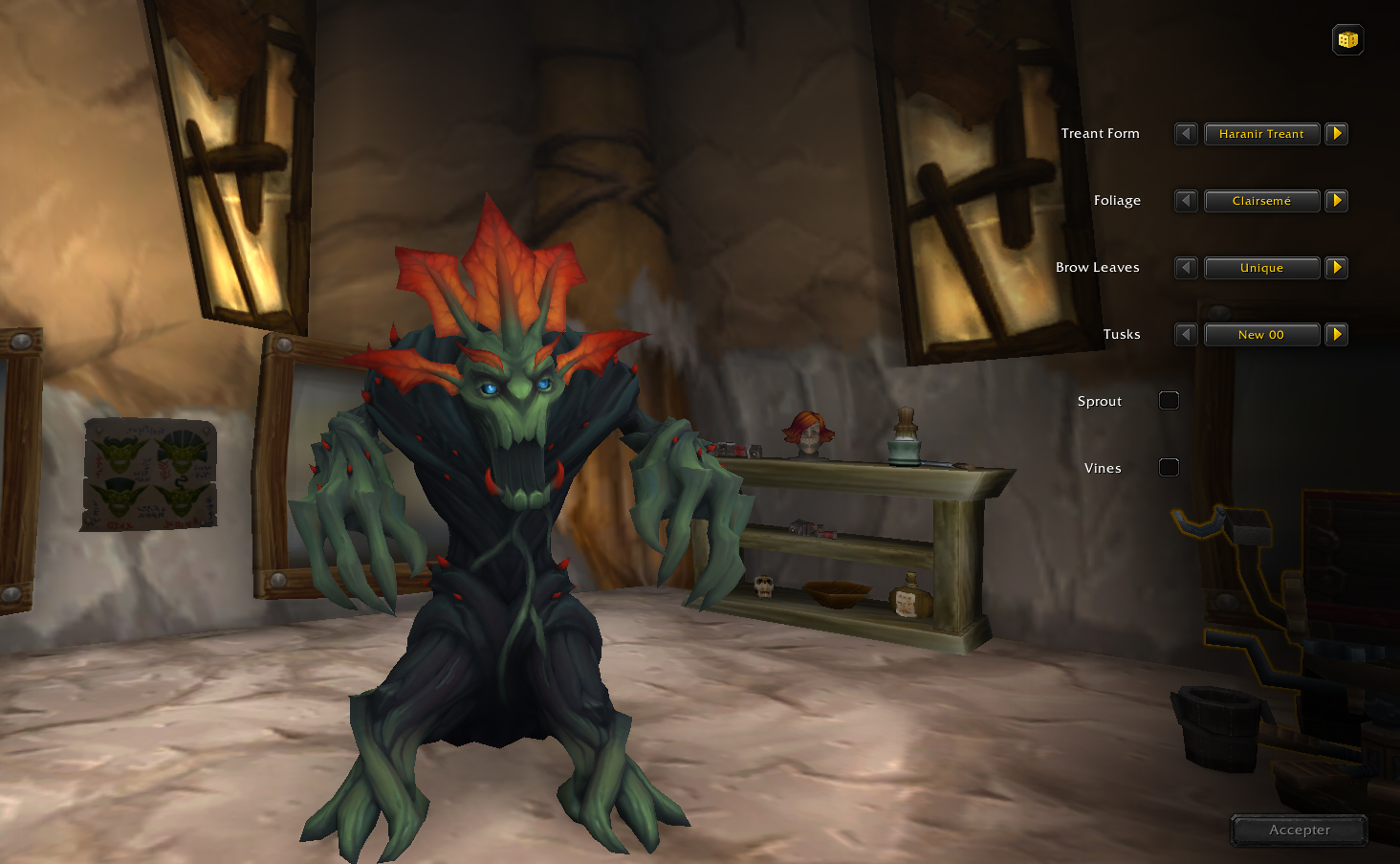Choose next Foliage style
Viewport: 1400px width, 864px height.
pyautogui.click(x=1337, y=201)
